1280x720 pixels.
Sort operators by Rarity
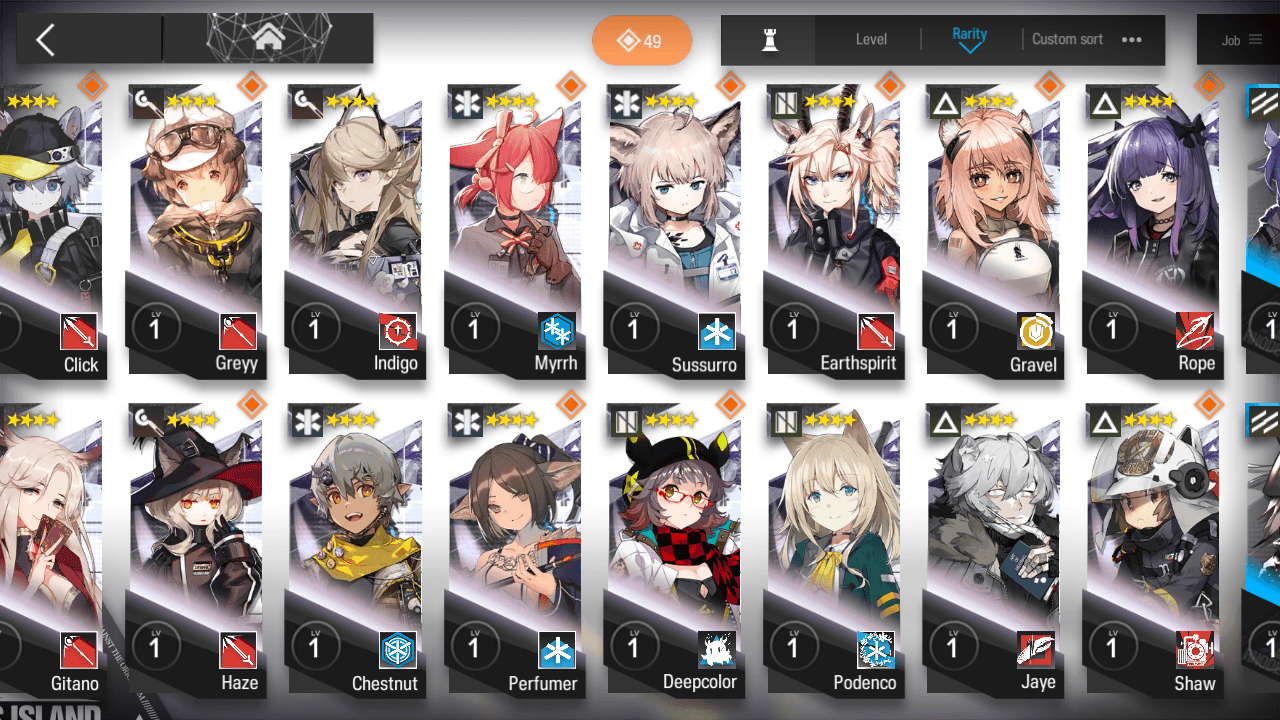tap(969, 40)
